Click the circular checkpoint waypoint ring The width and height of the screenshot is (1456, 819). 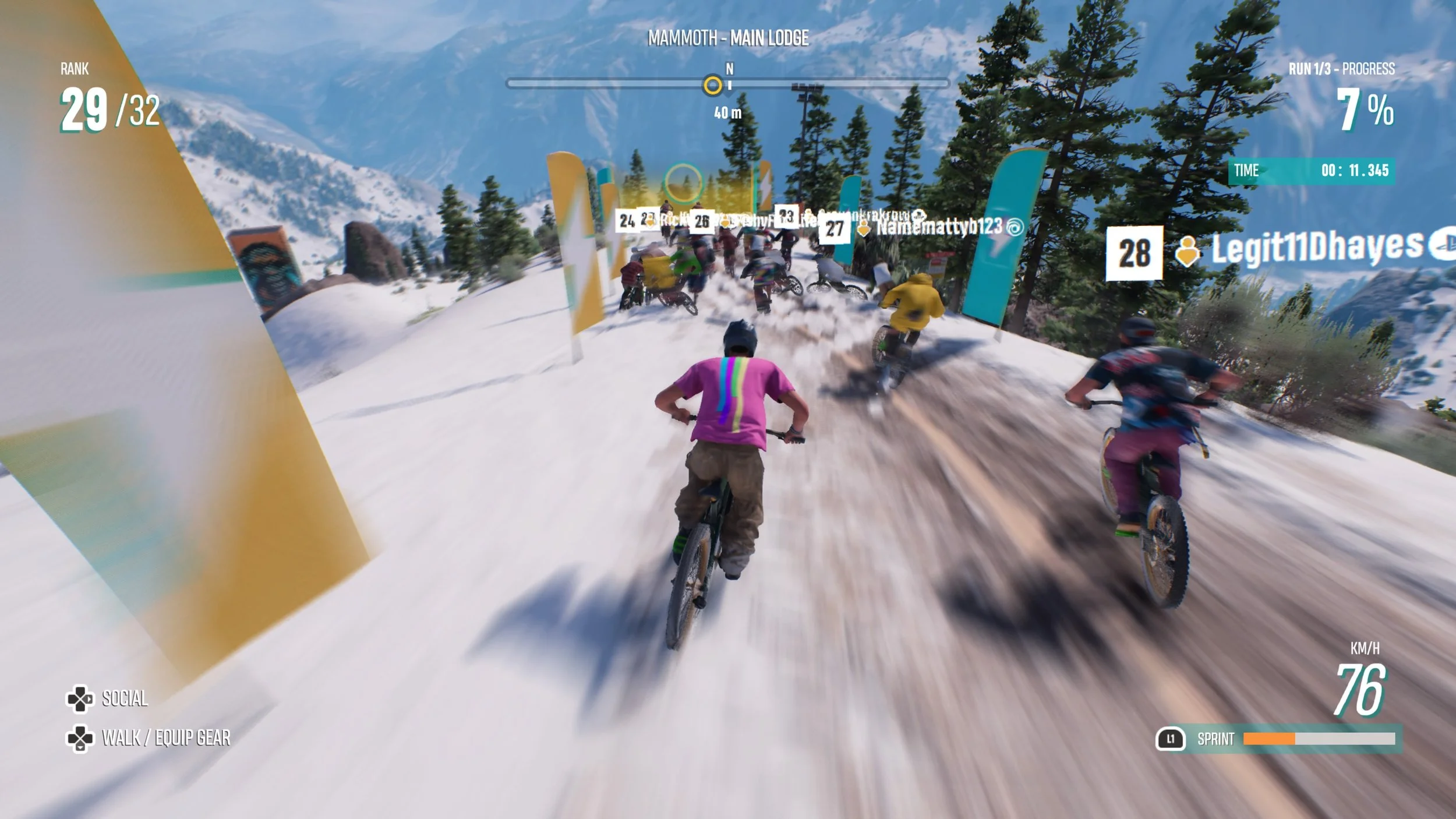tap(683, 182)
